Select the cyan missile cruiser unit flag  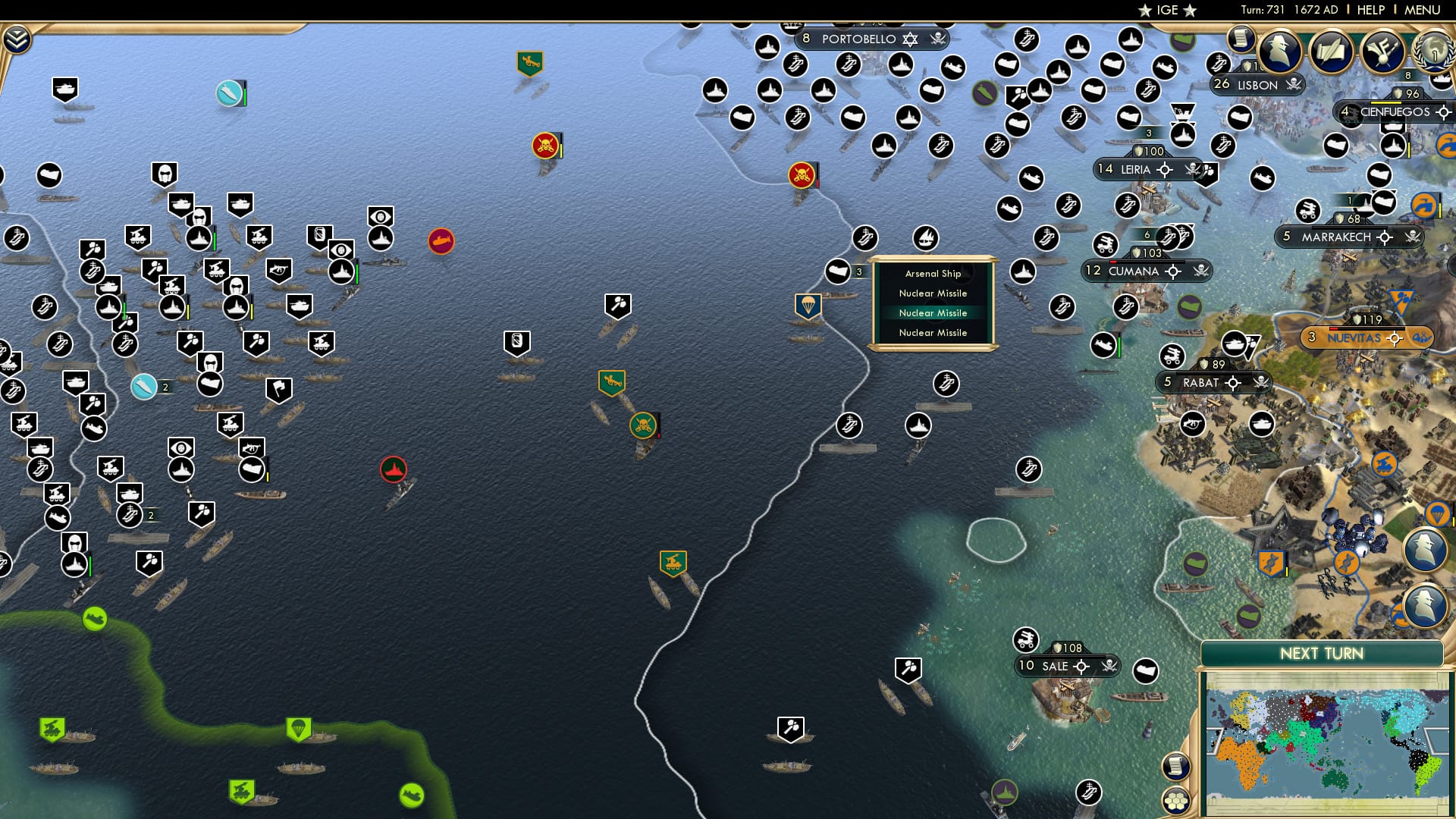click(229, 95)
